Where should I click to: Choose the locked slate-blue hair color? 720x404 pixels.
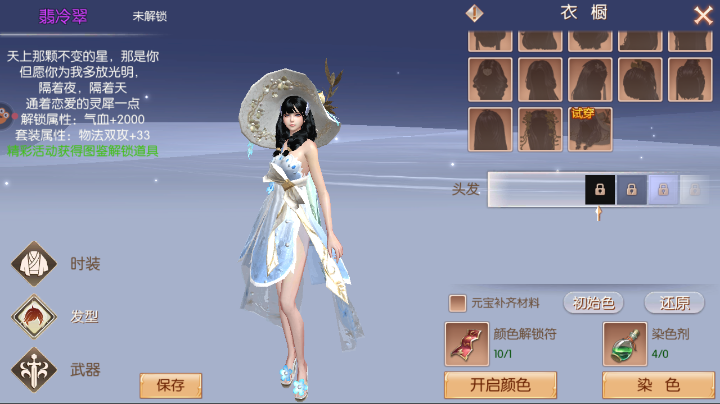(x=631, y=188)
